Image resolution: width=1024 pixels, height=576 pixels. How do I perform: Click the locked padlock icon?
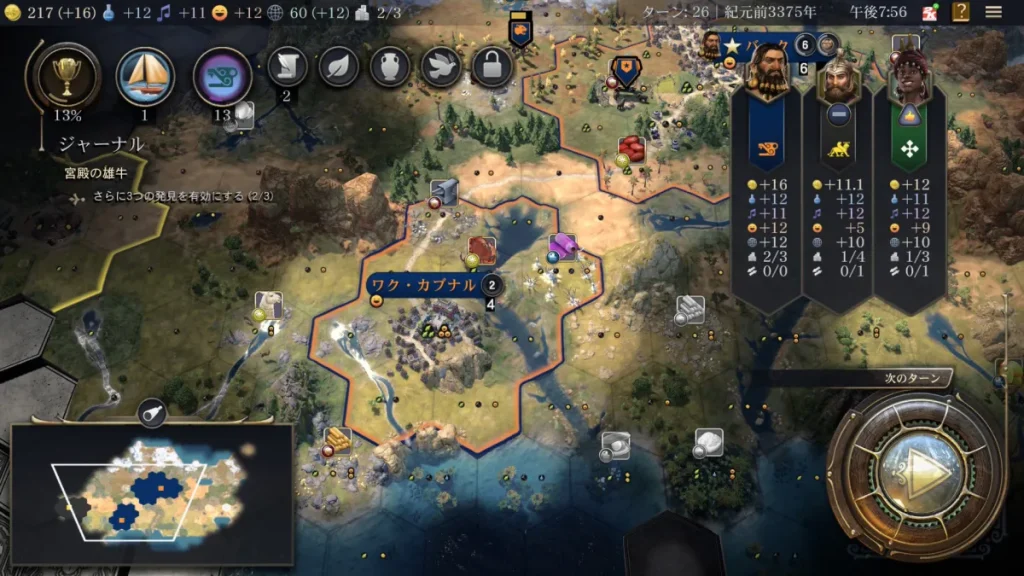click(492, 67)
